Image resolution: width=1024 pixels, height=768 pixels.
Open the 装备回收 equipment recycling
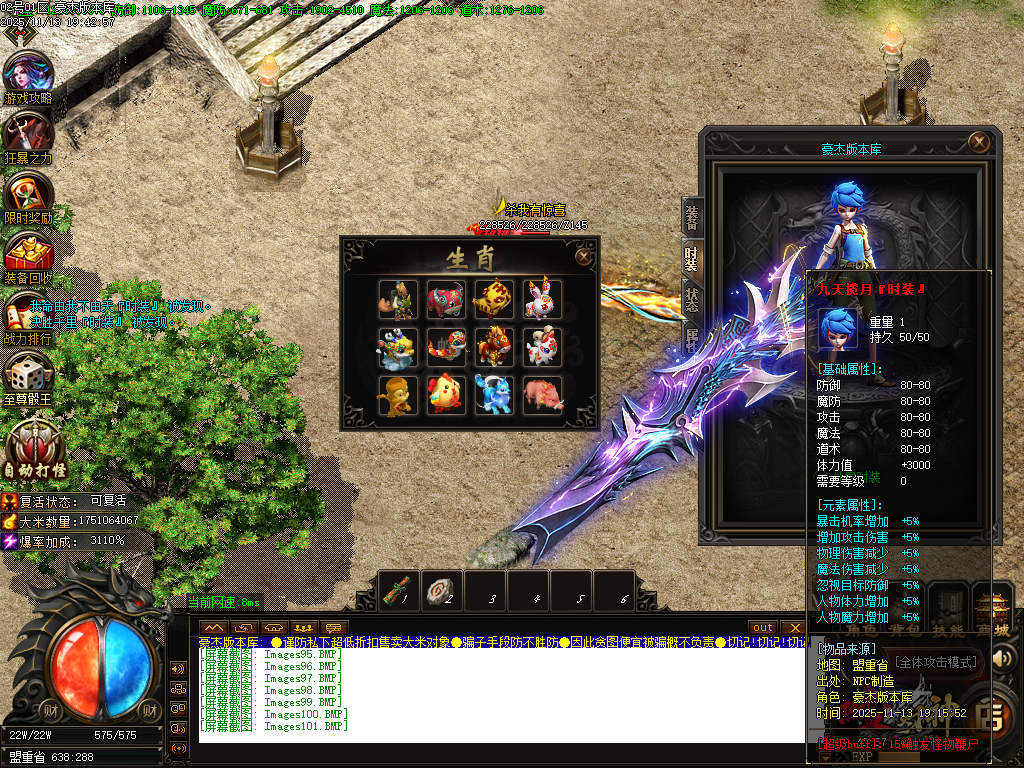point(28,256)
